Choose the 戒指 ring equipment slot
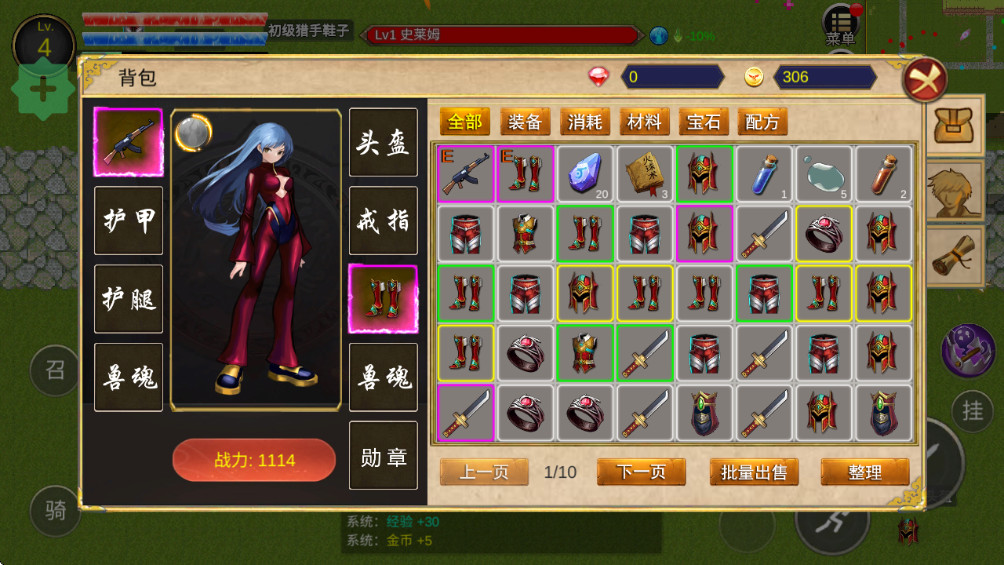The width and height of the screenshot is (1004, 565). (383, 220)
